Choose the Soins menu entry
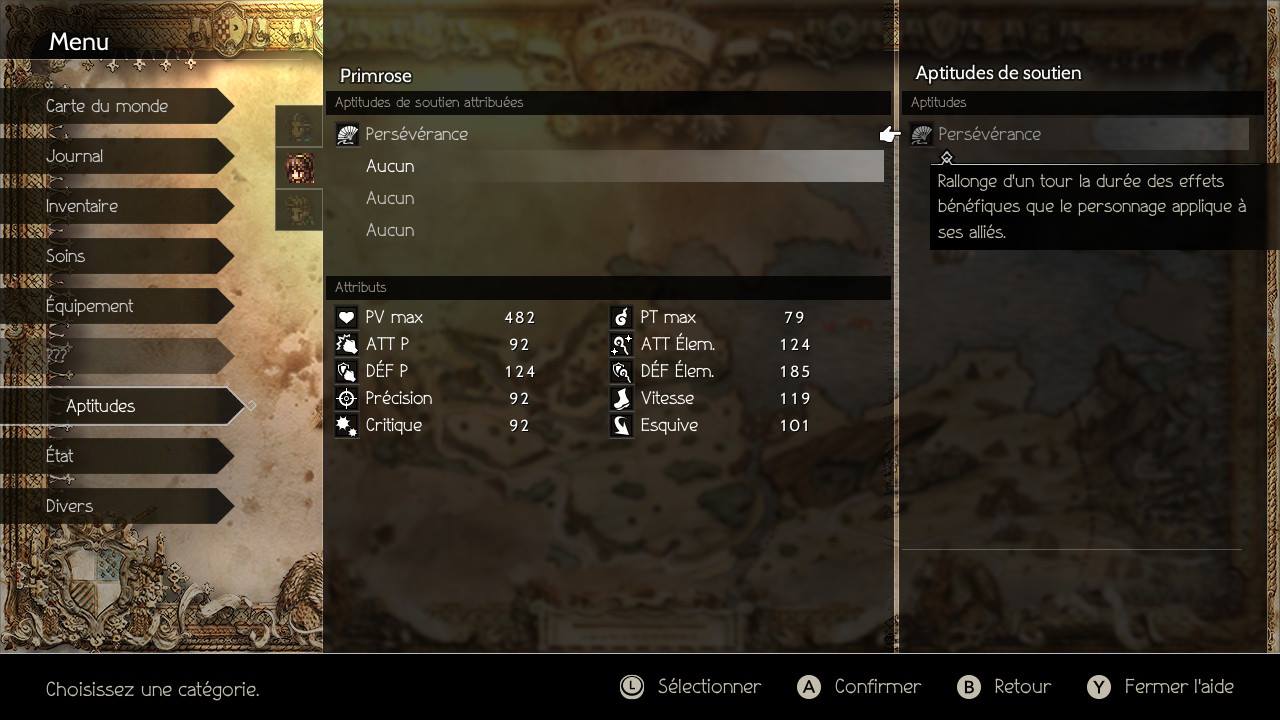This screenshot has width=1280, height=720. [x=66, y=256]
